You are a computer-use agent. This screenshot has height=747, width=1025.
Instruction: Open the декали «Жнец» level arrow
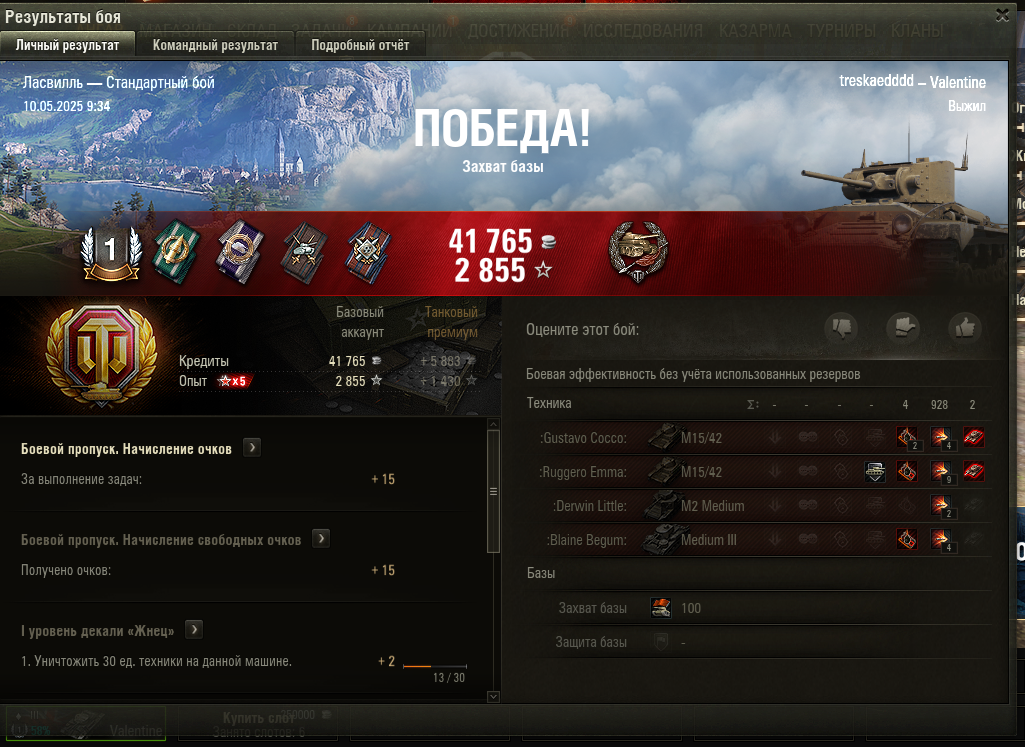194,630
